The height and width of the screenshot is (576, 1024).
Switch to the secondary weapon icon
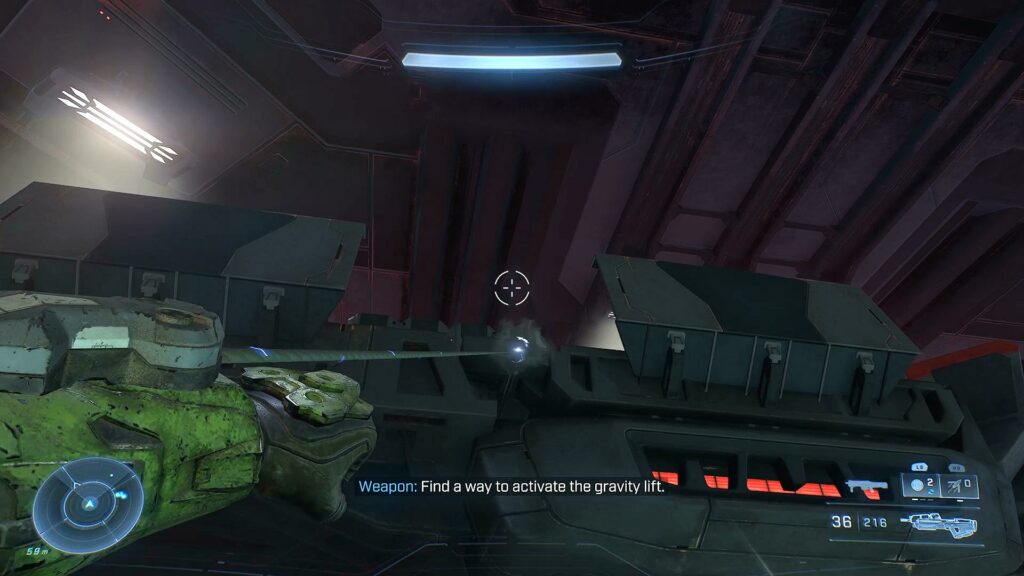coord(866,487)
